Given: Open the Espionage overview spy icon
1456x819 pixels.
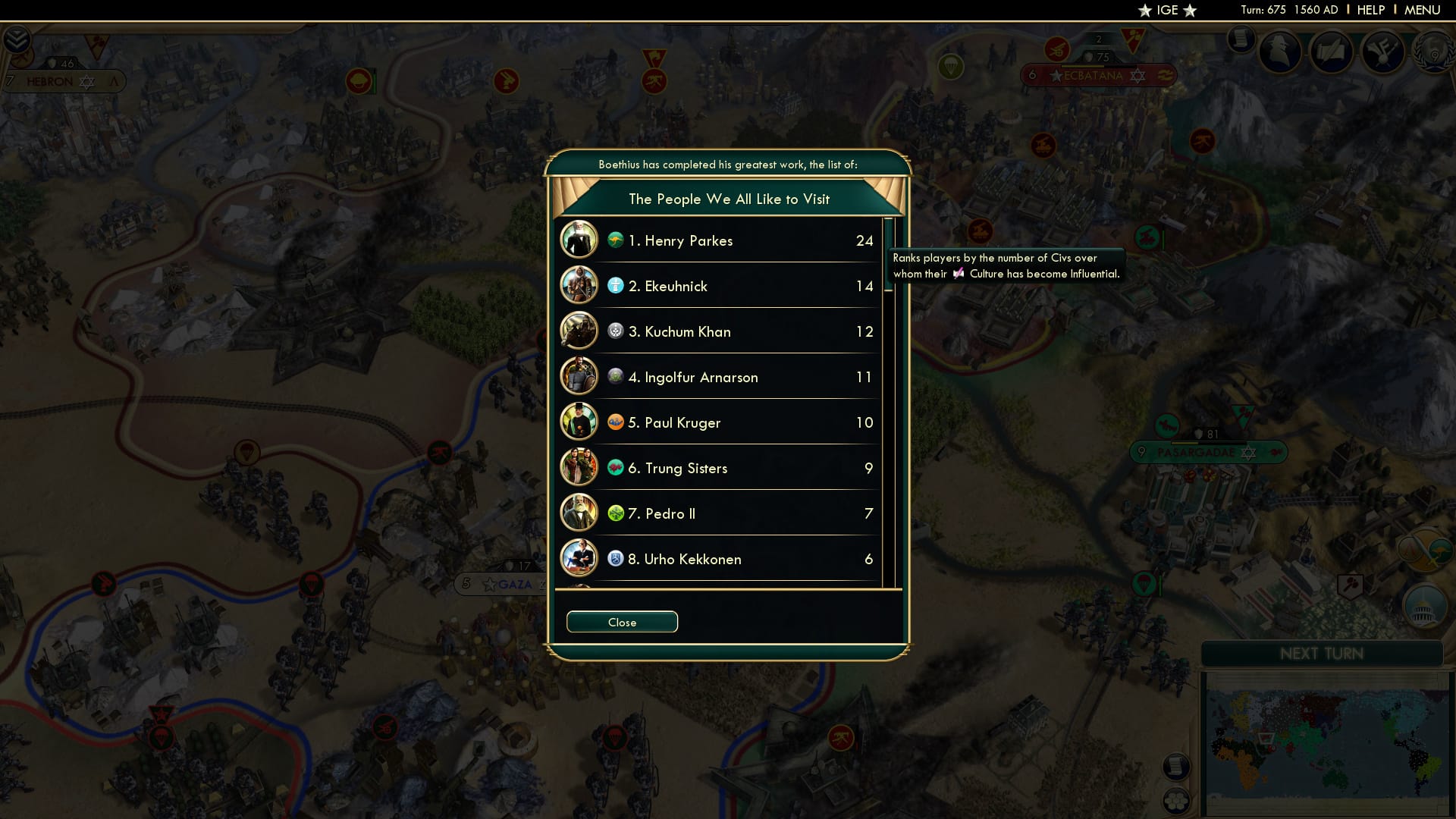Looking at the screenshot, I should [x=1279, y=50].
